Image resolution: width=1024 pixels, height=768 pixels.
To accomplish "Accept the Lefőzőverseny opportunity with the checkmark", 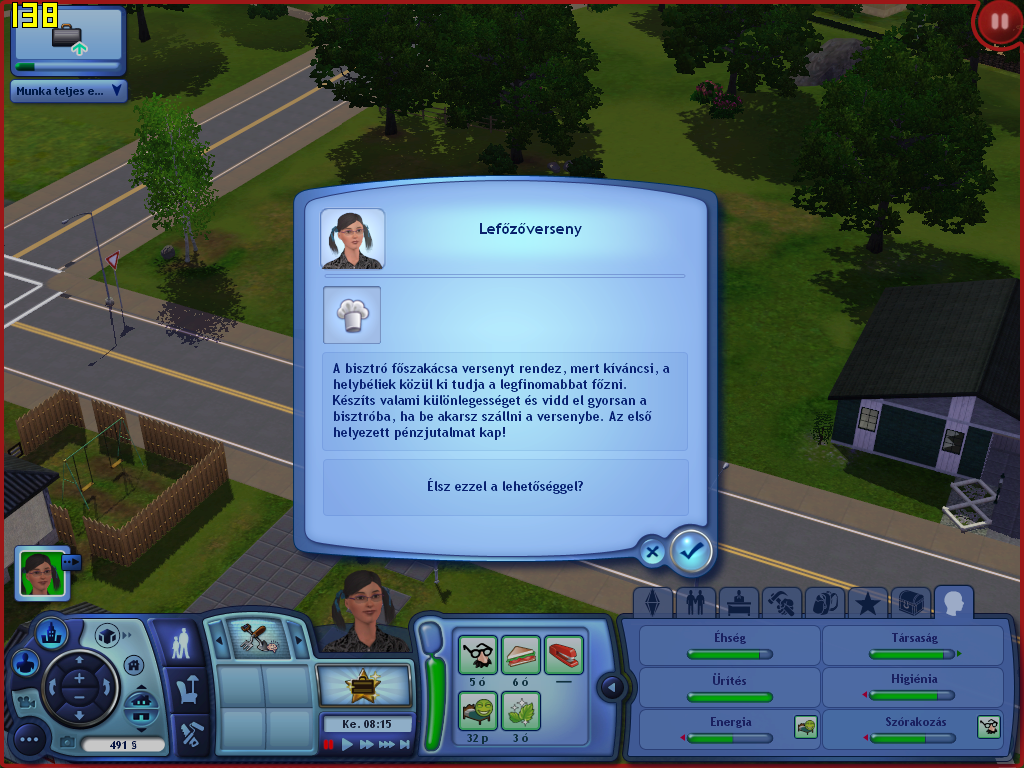I will point(691,550).
